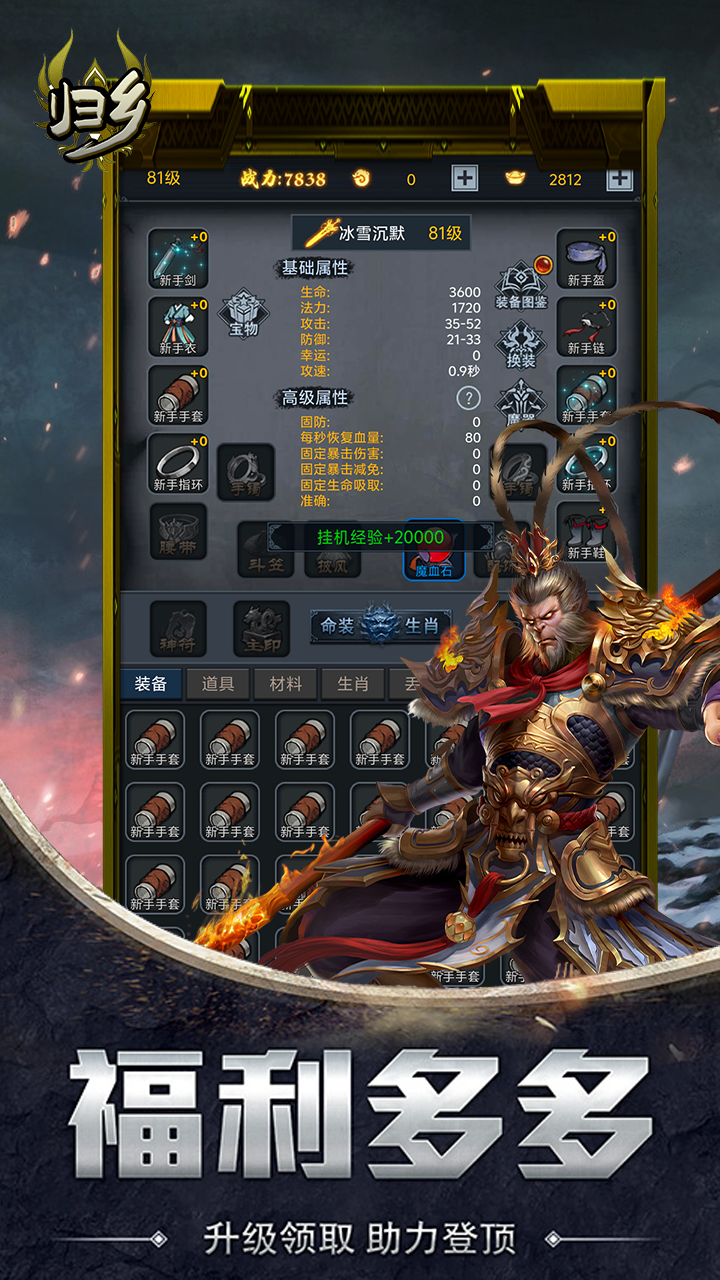Select the 新手链 necklace slot
This screenshot has height=1280, width=720.
(586, 327)
